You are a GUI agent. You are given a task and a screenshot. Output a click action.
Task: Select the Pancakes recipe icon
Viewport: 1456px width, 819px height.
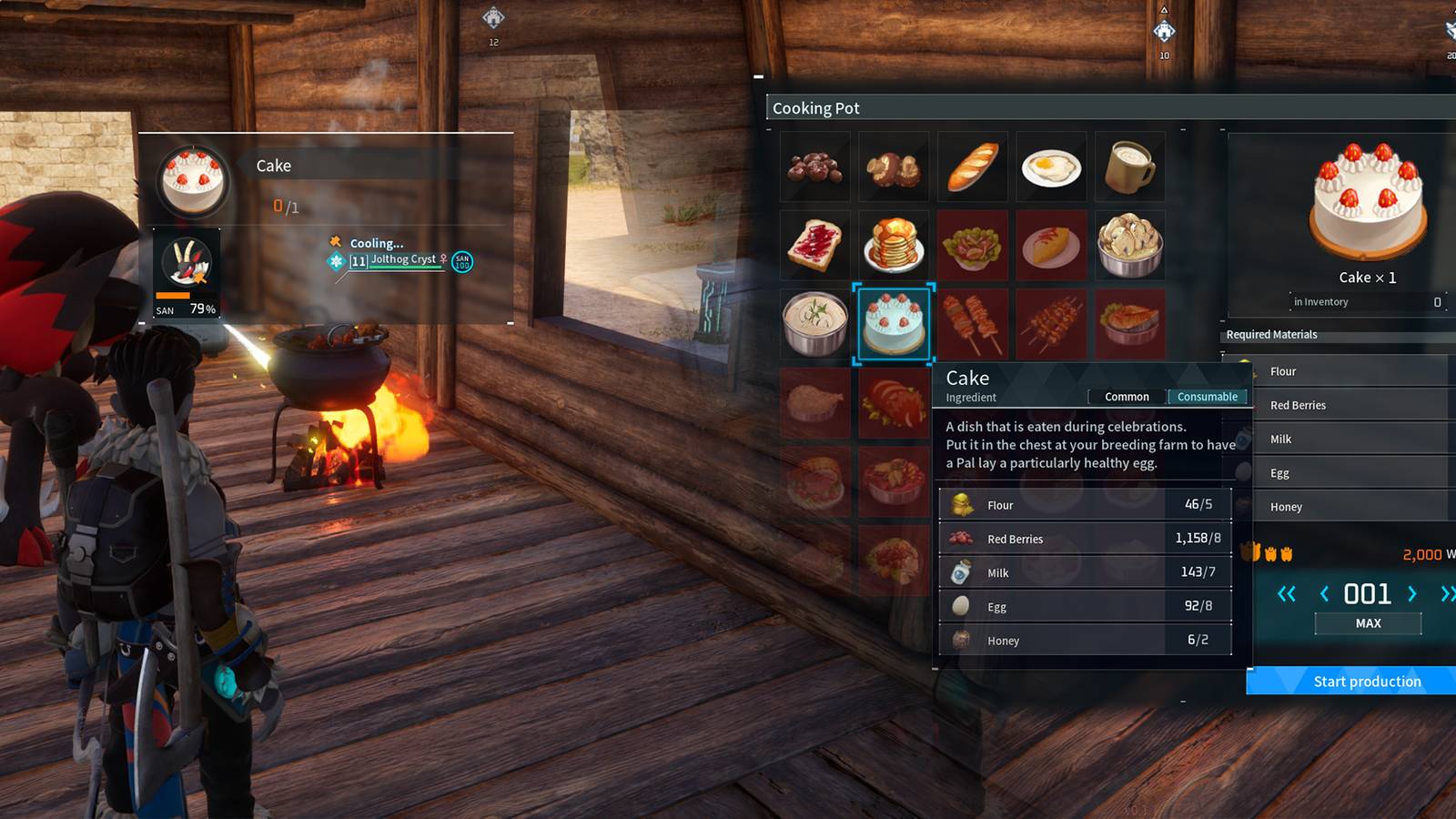pyautogui.click(x=893, y=244)
